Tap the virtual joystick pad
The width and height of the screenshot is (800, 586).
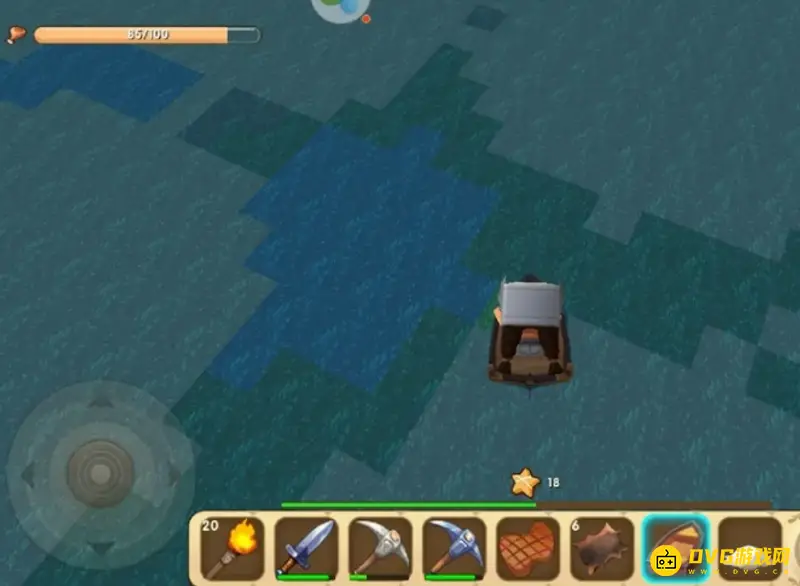pos(100,471)
